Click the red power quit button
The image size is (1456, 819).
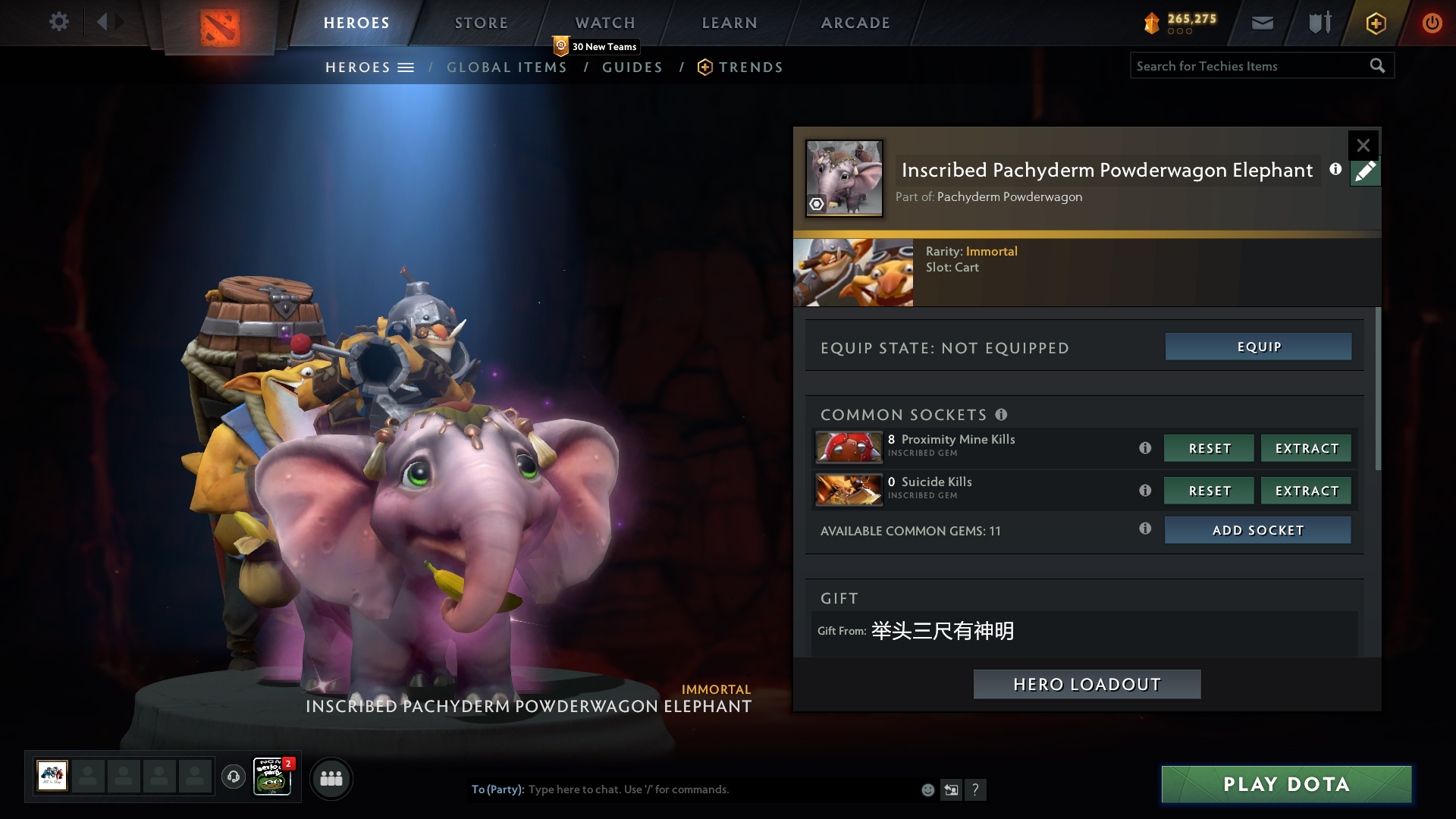click(1432, 23)
